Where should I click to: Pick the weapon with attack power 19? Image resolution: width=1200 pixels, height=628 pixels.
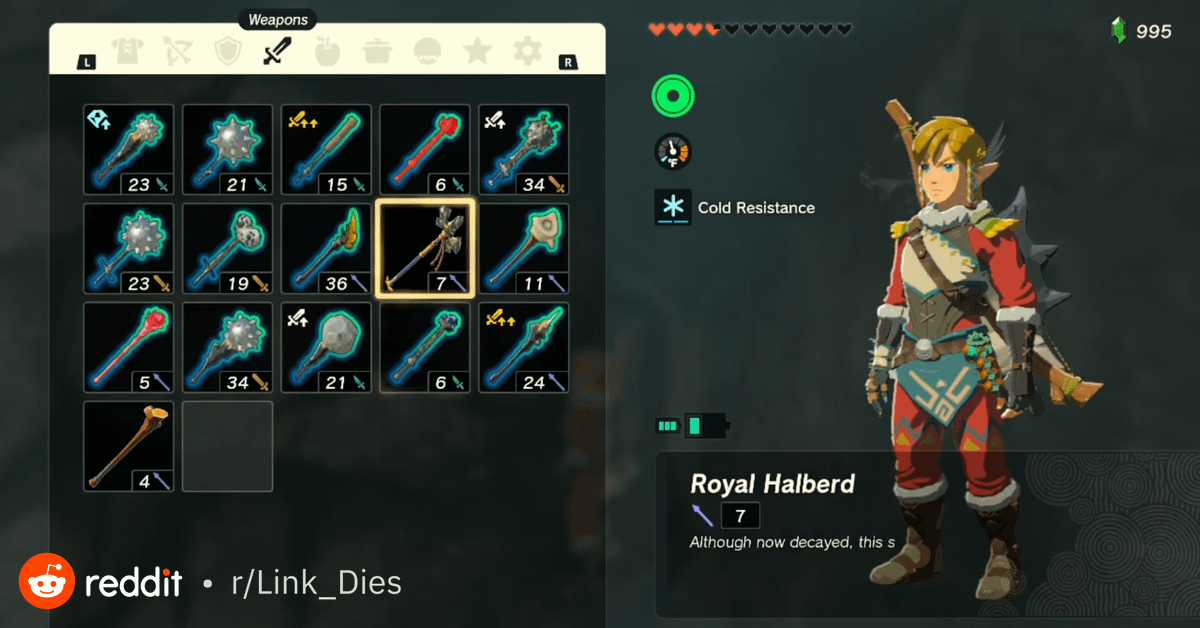coord(227,248)
